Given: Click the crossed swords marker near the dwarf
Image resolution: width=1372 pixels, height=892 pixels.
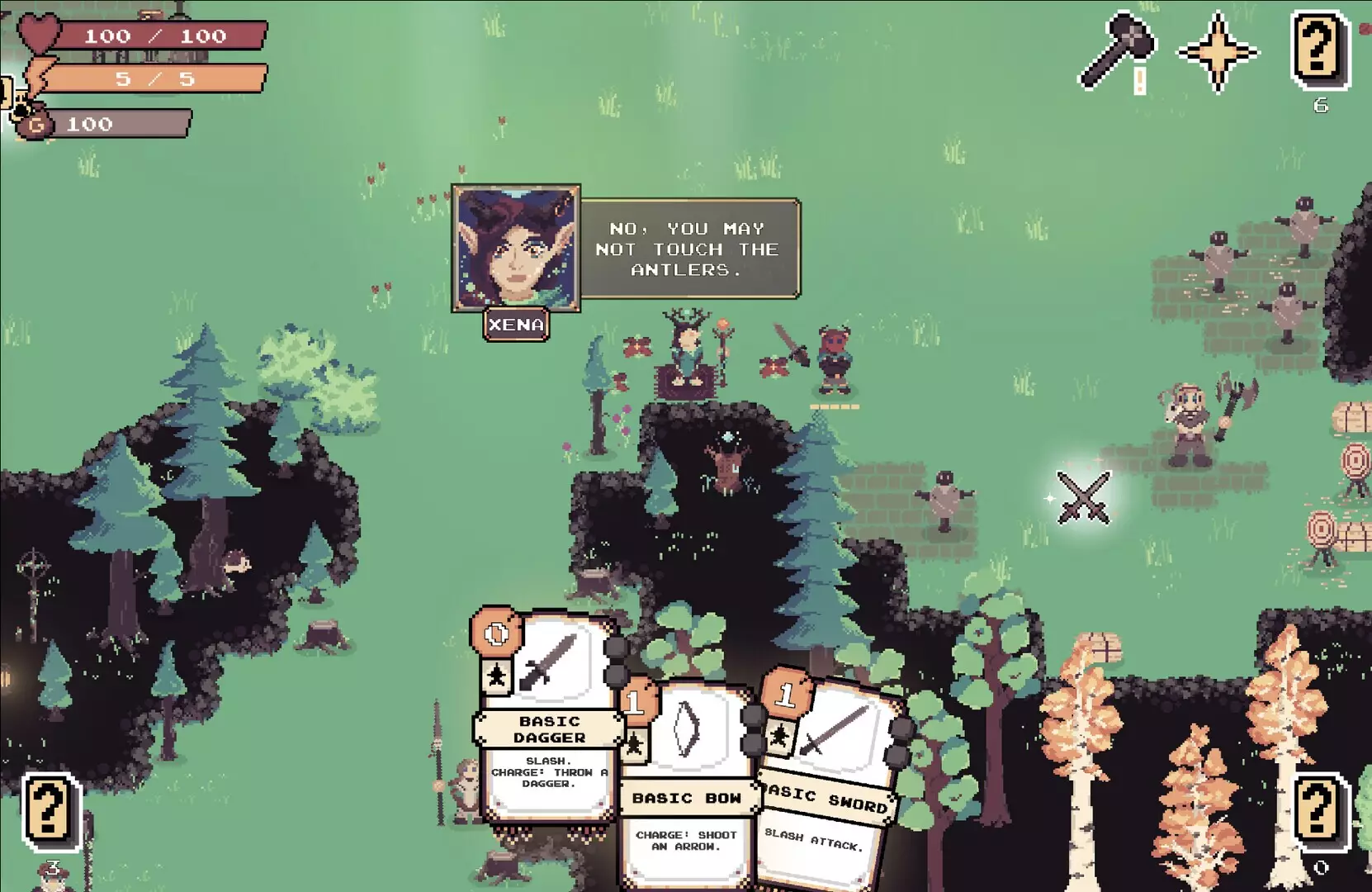Looking at the screenshot, I should 1082,497.
